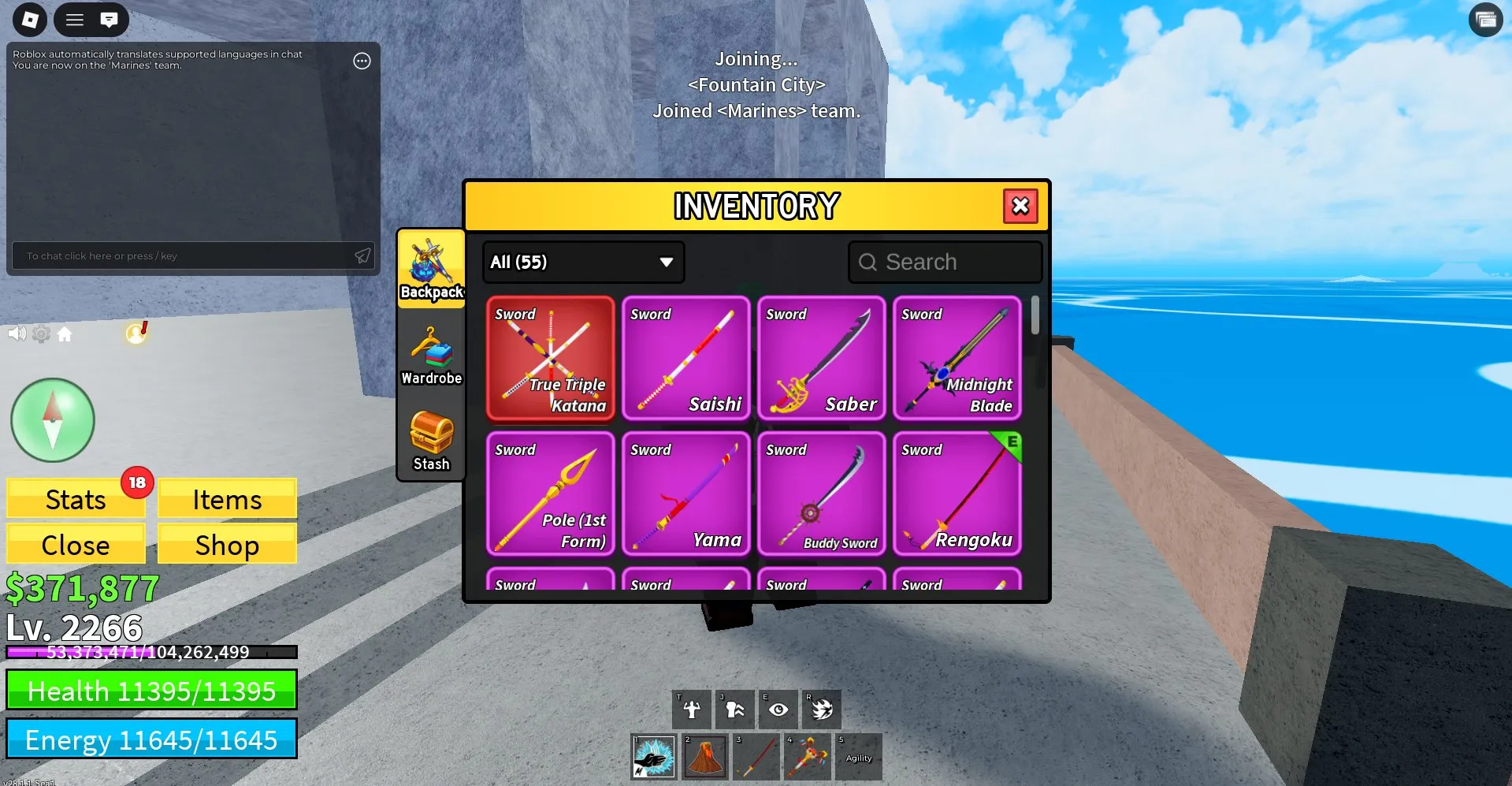Expand the chat translation options menu
This screenshot has height=786, width=1512.
click(362, 61)
